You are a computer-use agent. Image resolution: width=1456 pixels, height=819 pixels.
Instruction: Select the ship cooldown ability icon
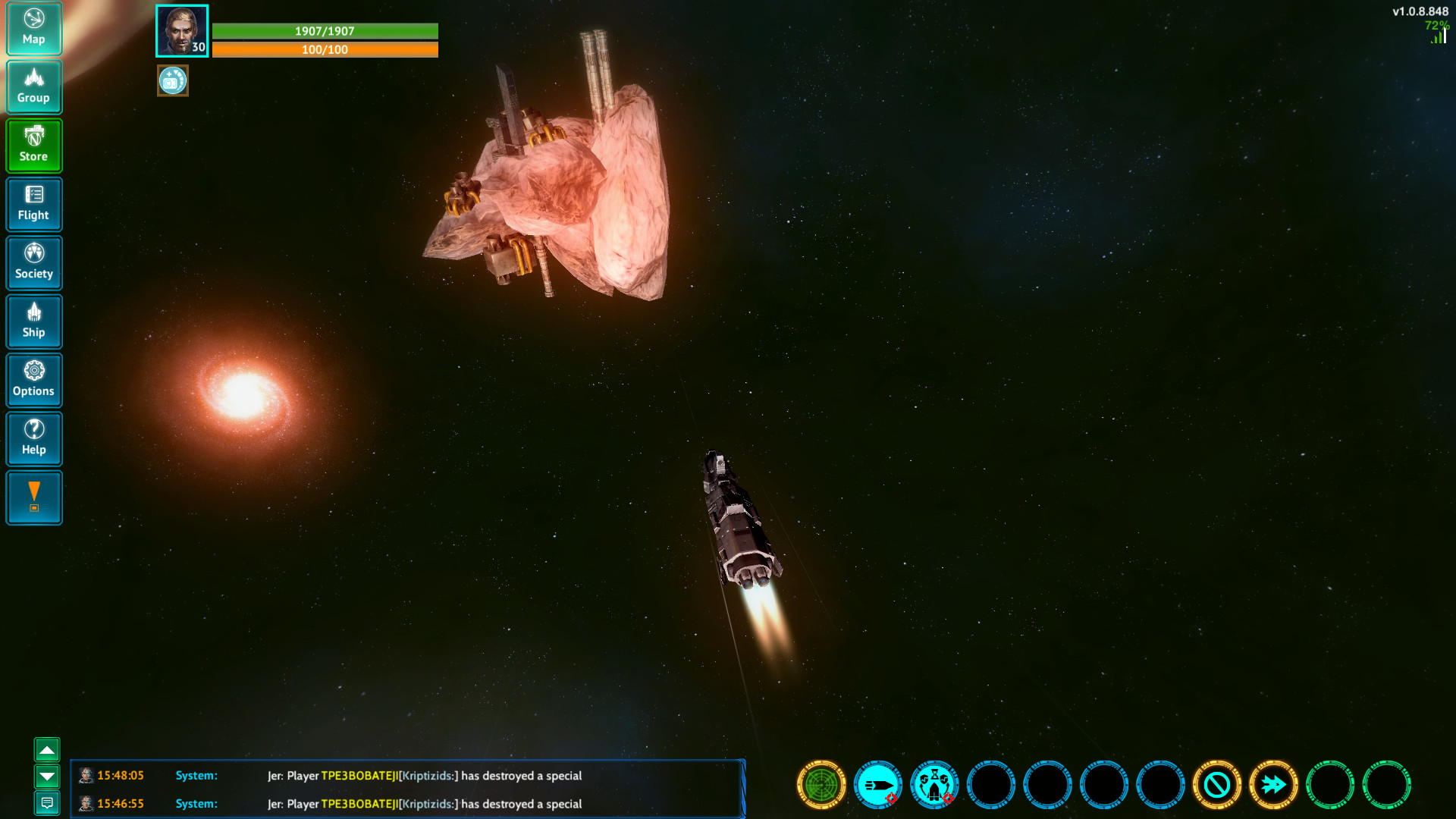pos(934,785)
